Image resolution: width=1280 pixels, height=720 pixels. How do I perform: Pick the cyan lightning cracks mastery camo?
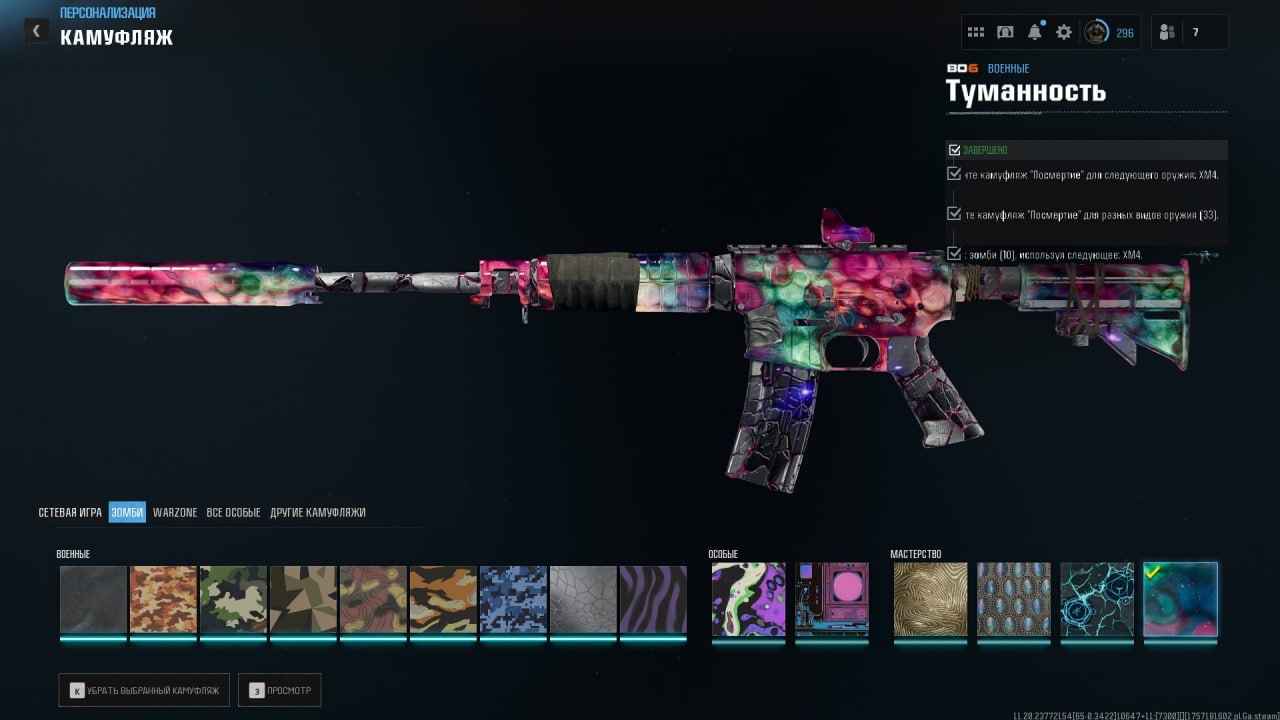click(x=1097, y=600)
